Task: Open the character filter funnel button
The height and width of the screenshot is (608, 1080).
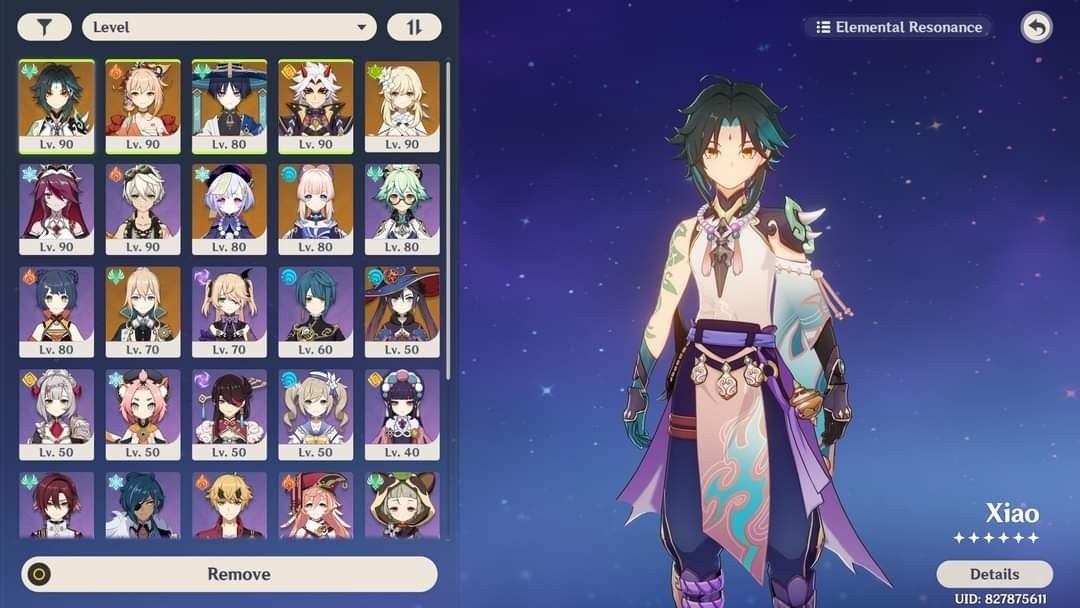Action: (44, 27)
